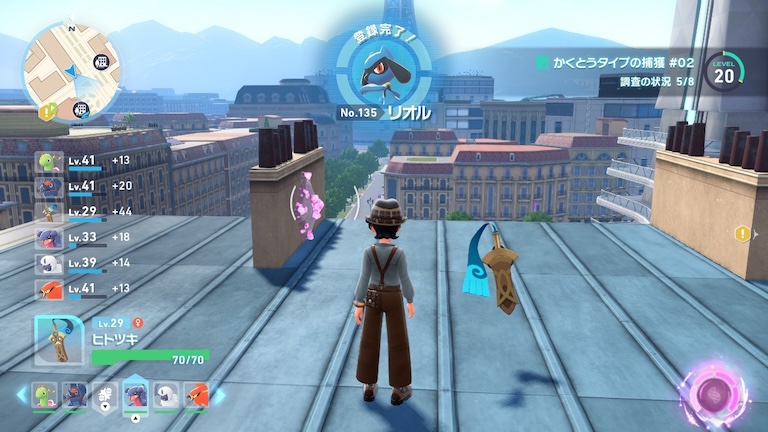Choose the green Pokémon slot in the party hotbar
768x432 pixels.
tap(44, 396)
